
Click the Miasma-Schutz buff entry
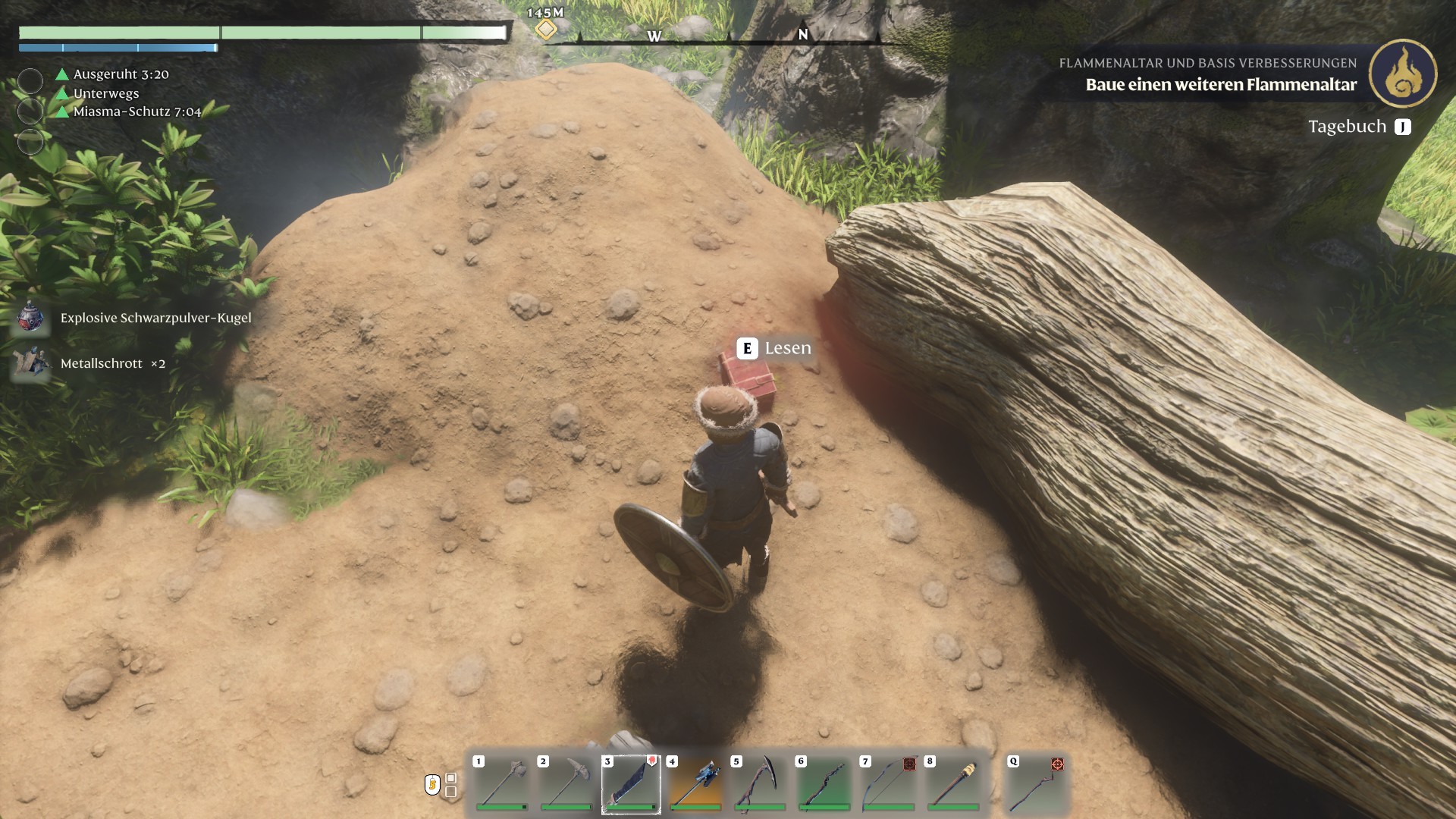tap(136, 111)
